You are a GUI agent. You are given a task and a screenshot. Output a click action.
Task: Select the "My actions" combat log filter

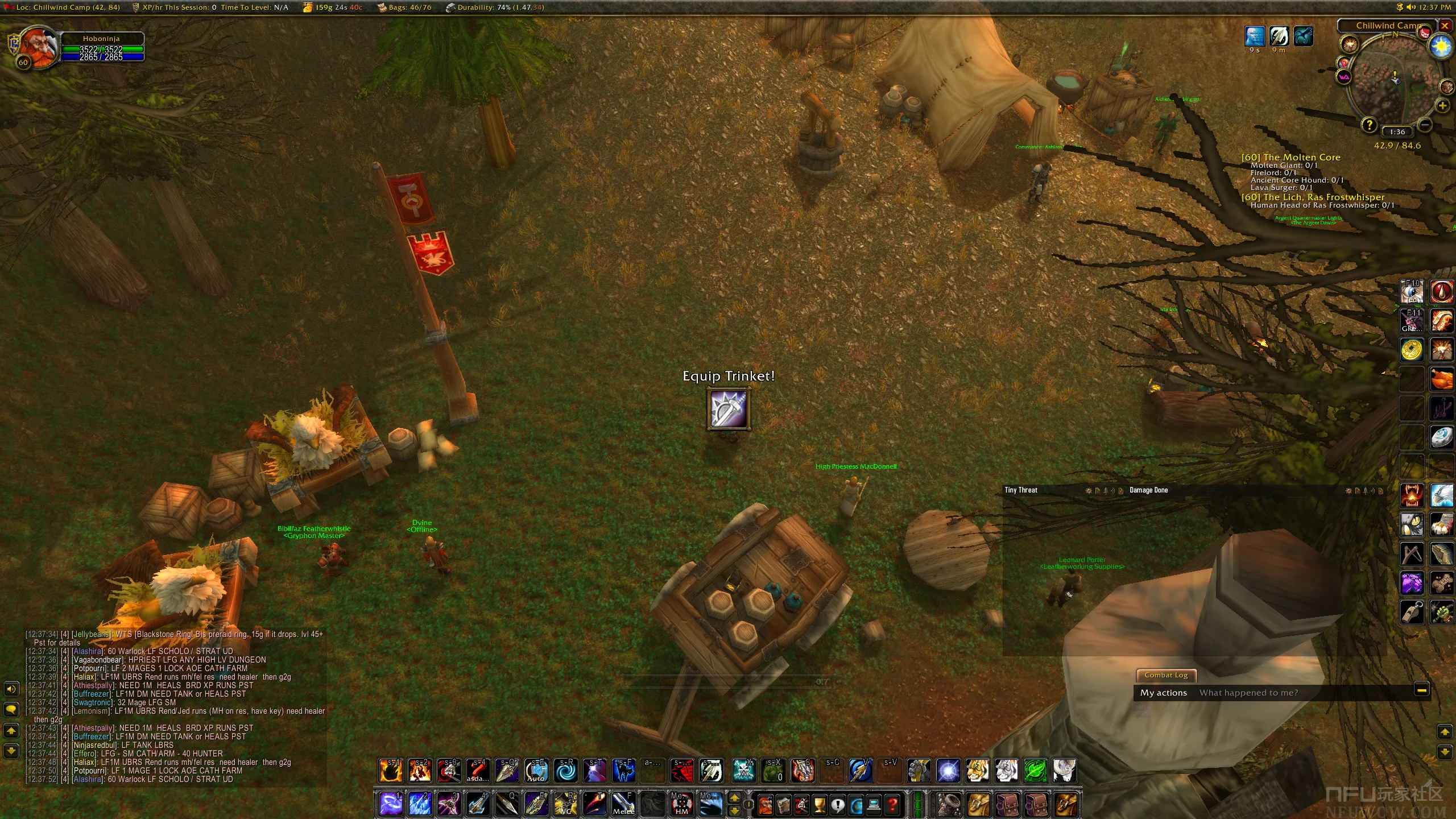tap(1163, 693)
